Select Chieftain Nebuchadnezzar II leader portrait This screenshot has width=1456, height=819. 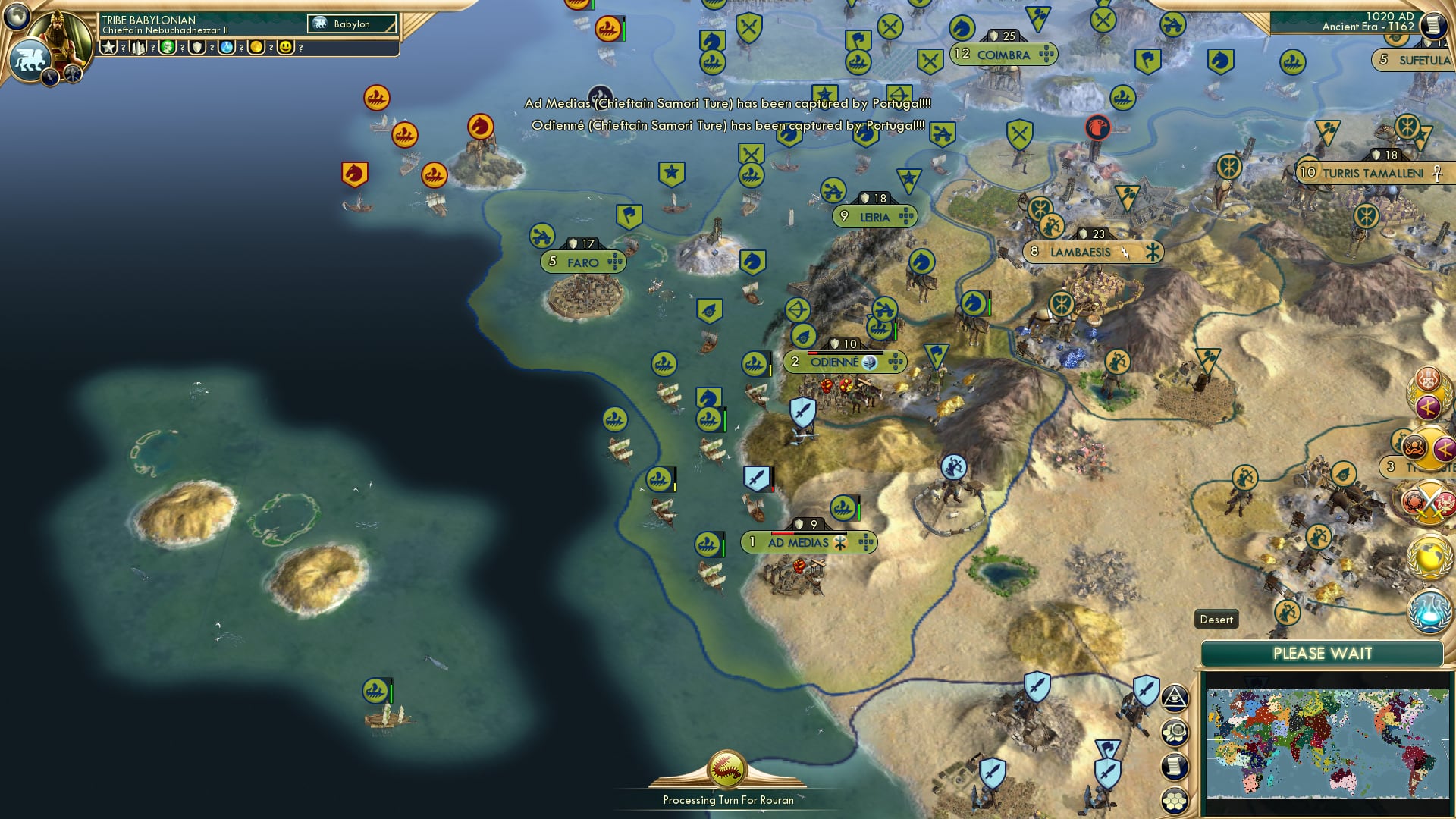tap(61, 34)
